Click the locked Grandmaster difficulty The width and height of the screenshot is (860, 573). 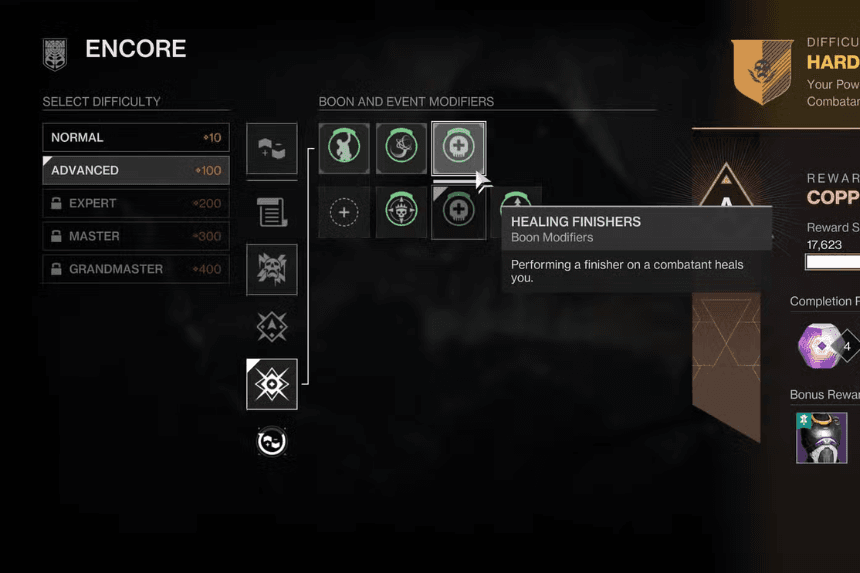[135, 269]
